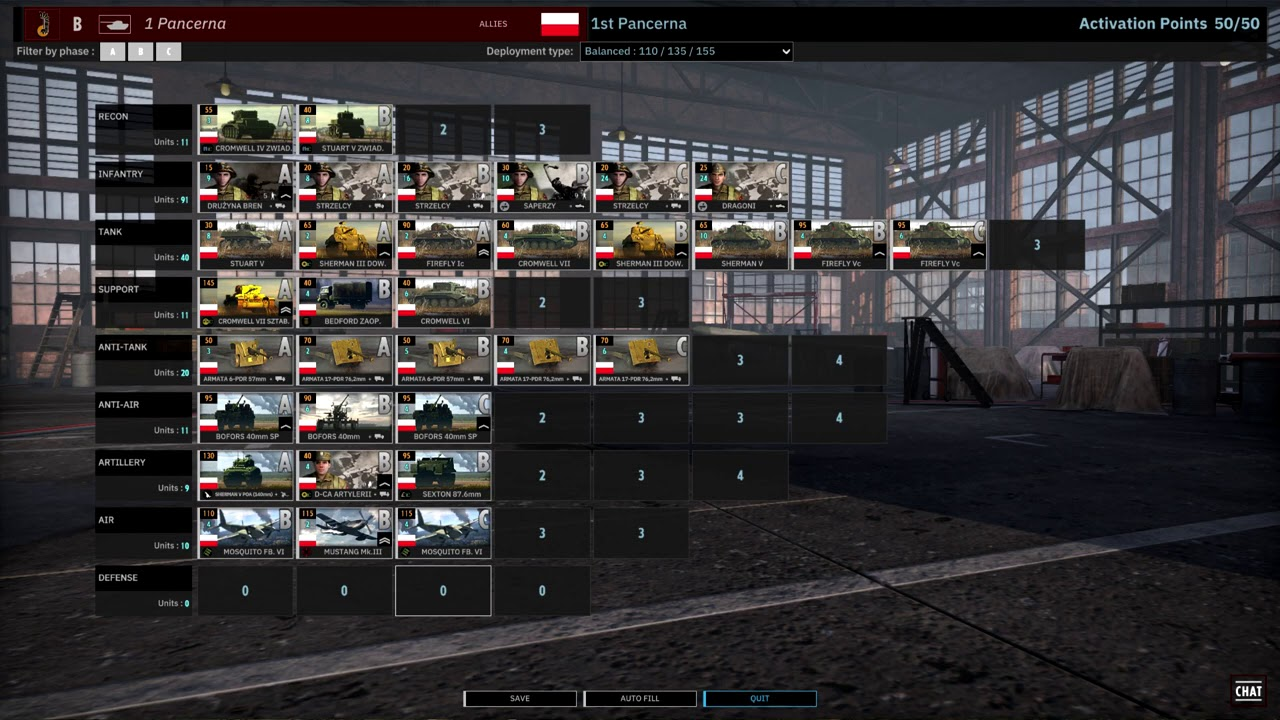Select the Saperzy infantry card
Image resolution: width=1280 pixels, height=720 pixels.
click(543, 187)
